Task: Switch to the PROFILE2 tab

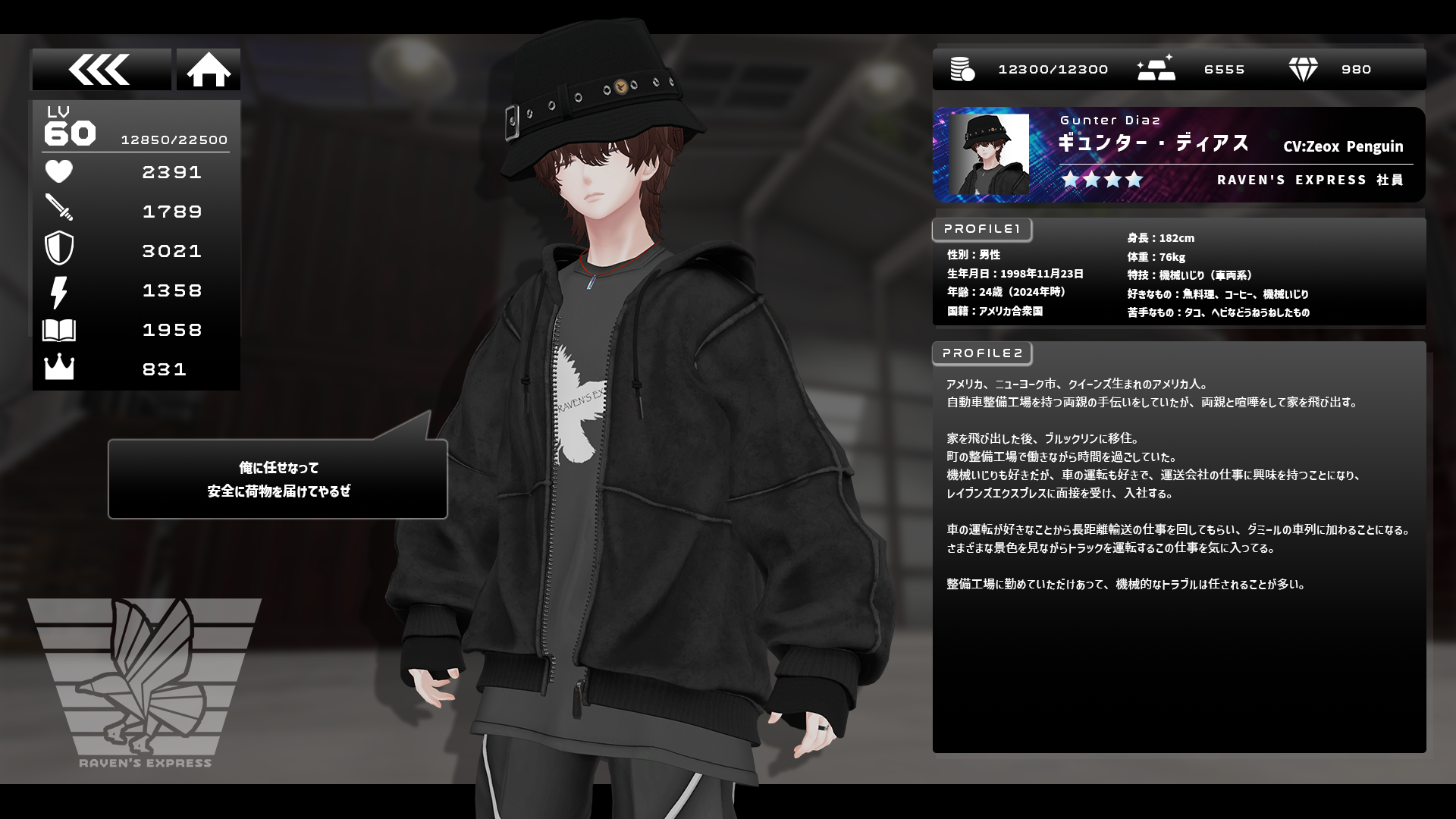Action: pos(982,353)
